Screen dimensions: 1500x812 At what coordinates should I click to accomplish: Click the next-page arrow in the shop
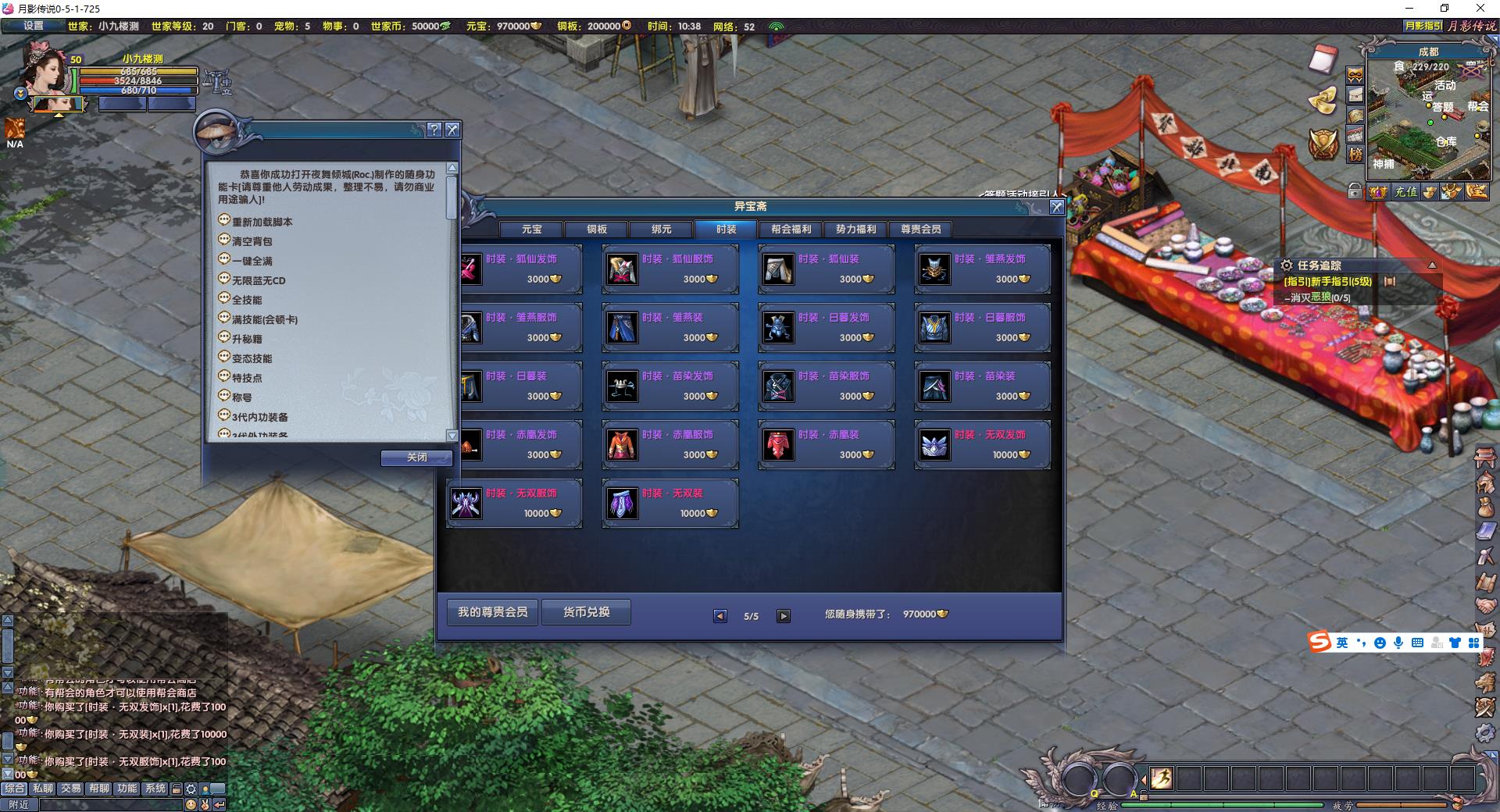point(784,615)
